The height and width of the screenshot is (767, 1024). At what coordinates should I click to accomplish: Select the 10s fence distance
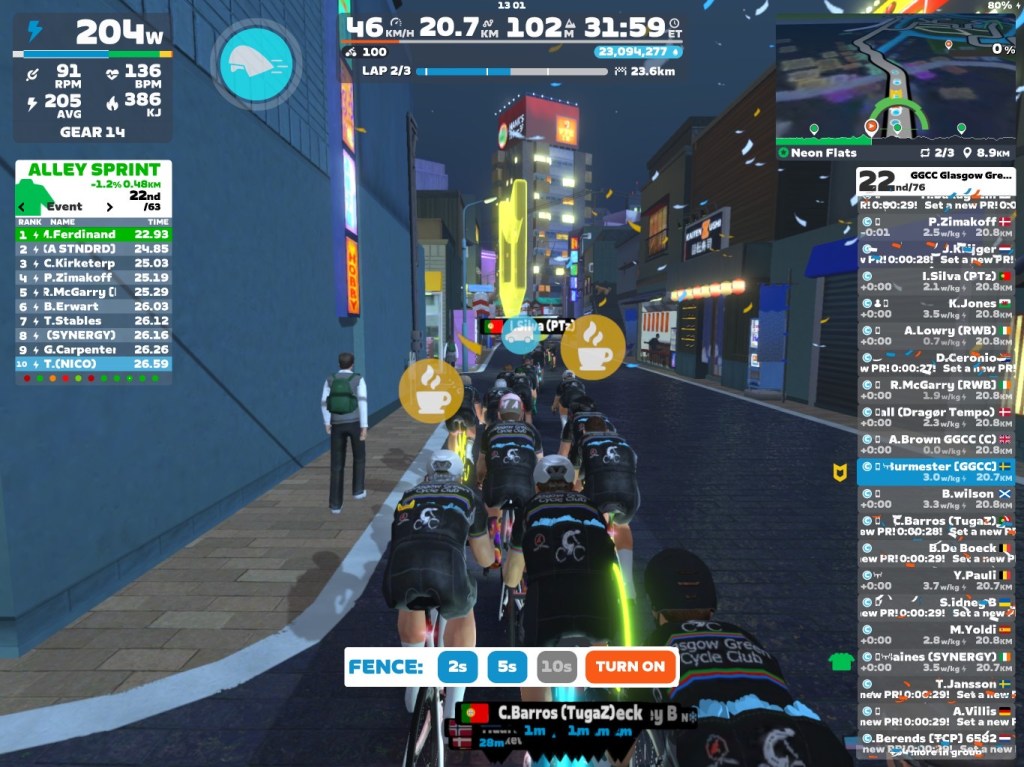click(x=557, y=667)
